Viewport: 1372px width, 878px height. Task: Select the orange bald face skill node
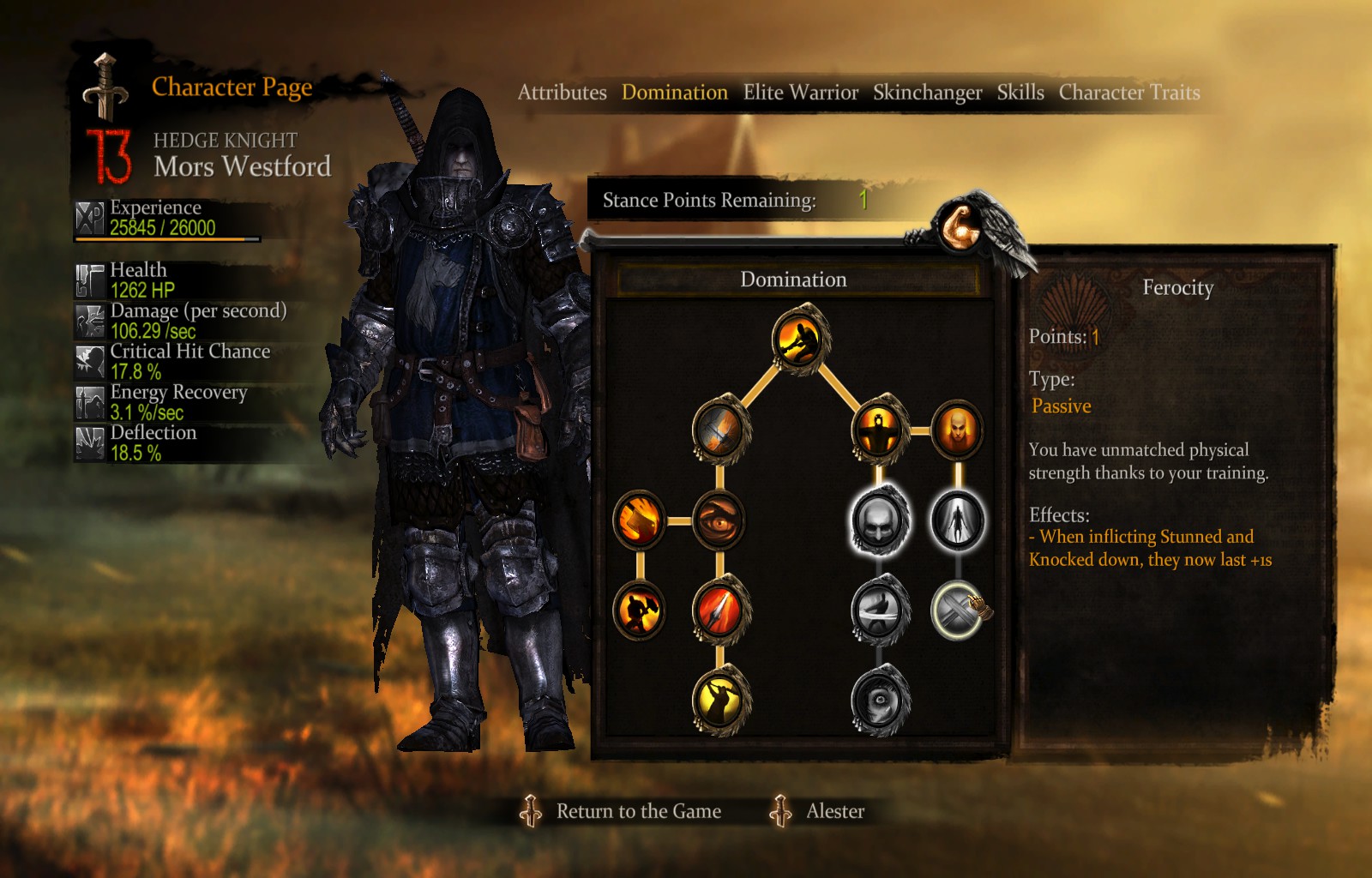[957, 430]
